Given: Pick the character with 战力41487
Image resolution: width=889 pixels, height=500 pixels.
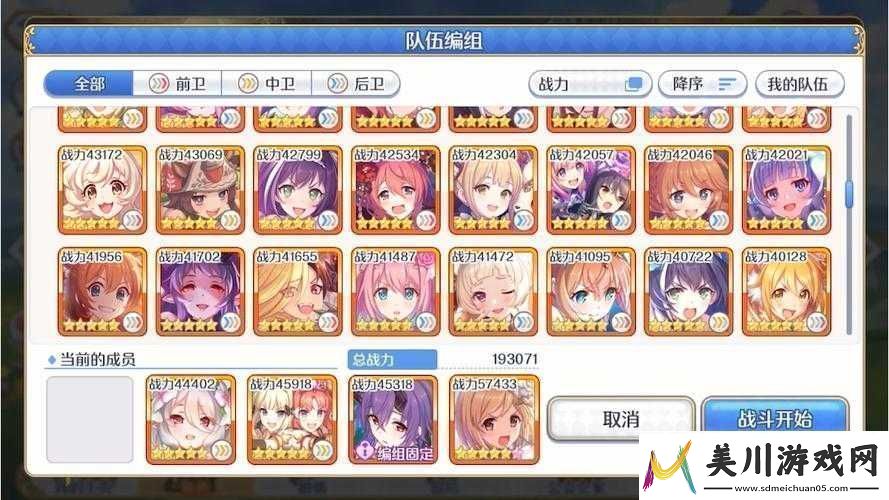Looking at the screenshot, I should tap(396, 291).
